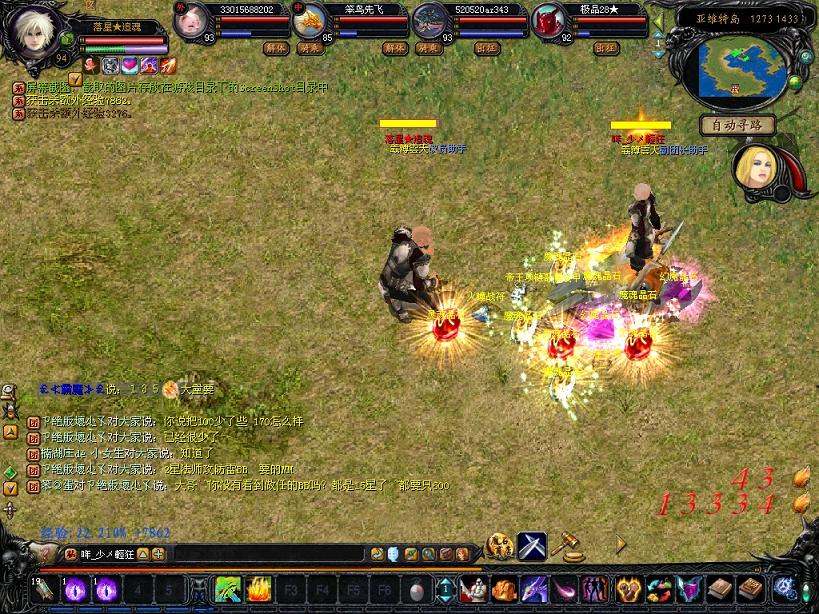Use the green pickaxe skill slot
819x614 pixels.
[x=228, y=589]
